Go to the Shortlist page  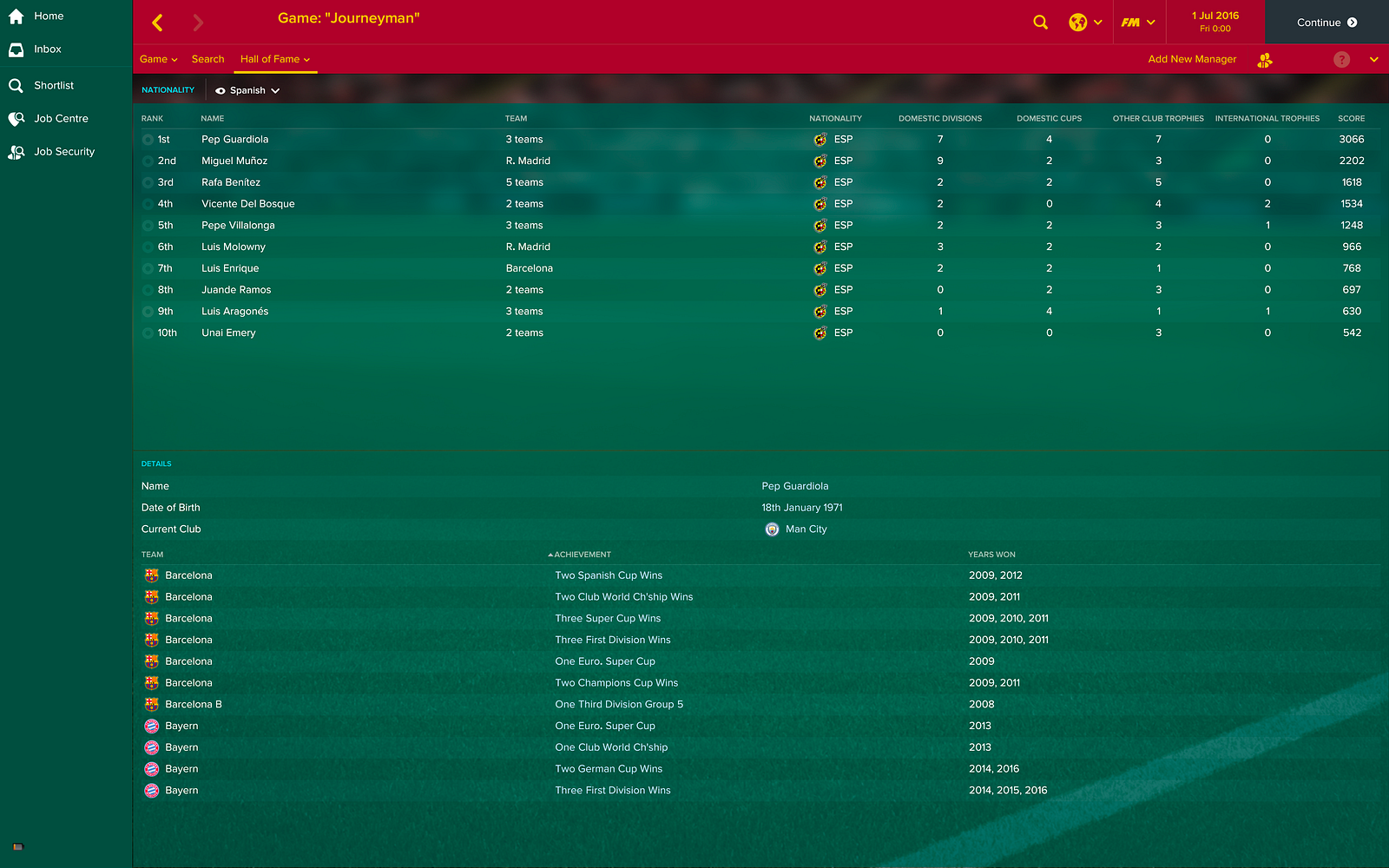click(53, 85)
